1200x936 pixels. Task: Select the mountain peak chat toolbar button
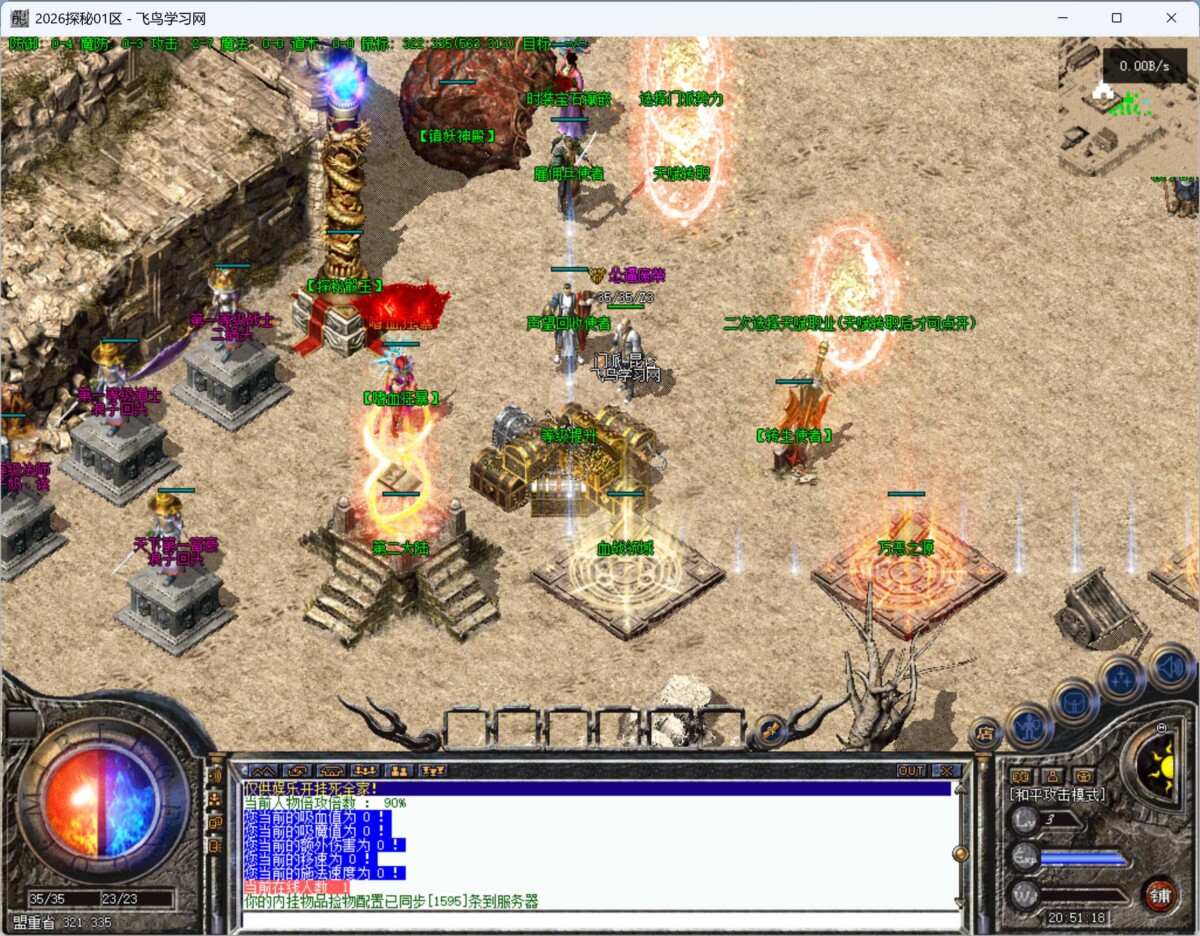coord(262,771)
